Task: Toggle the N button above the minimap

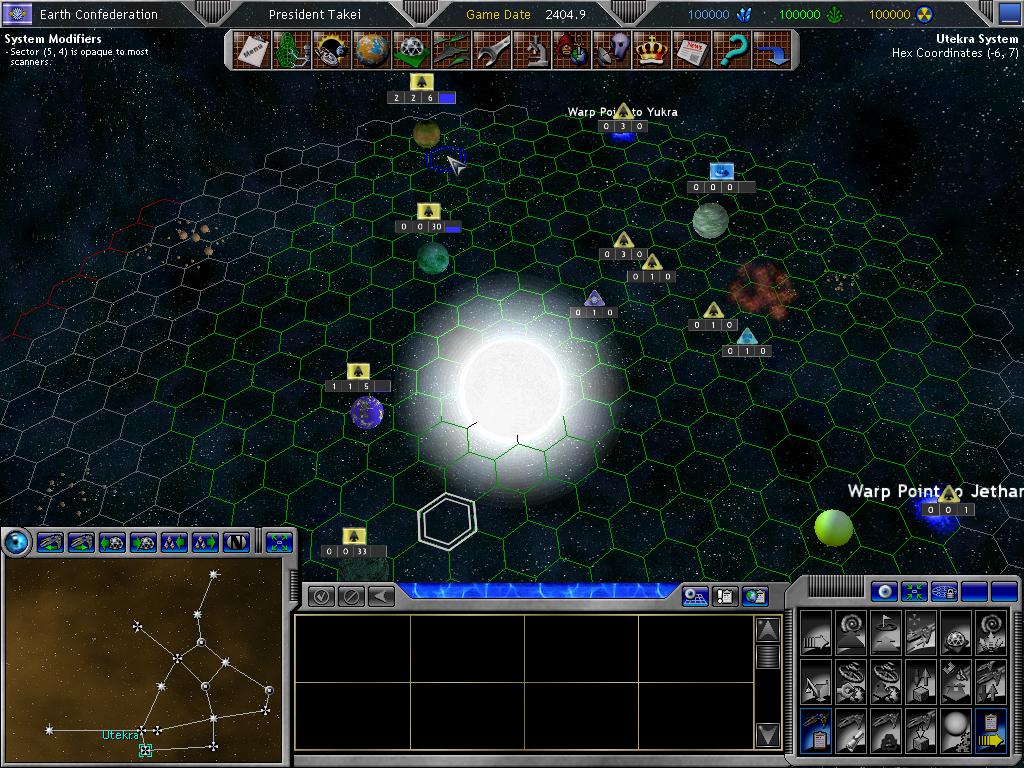Action: (x=237, y=542)
